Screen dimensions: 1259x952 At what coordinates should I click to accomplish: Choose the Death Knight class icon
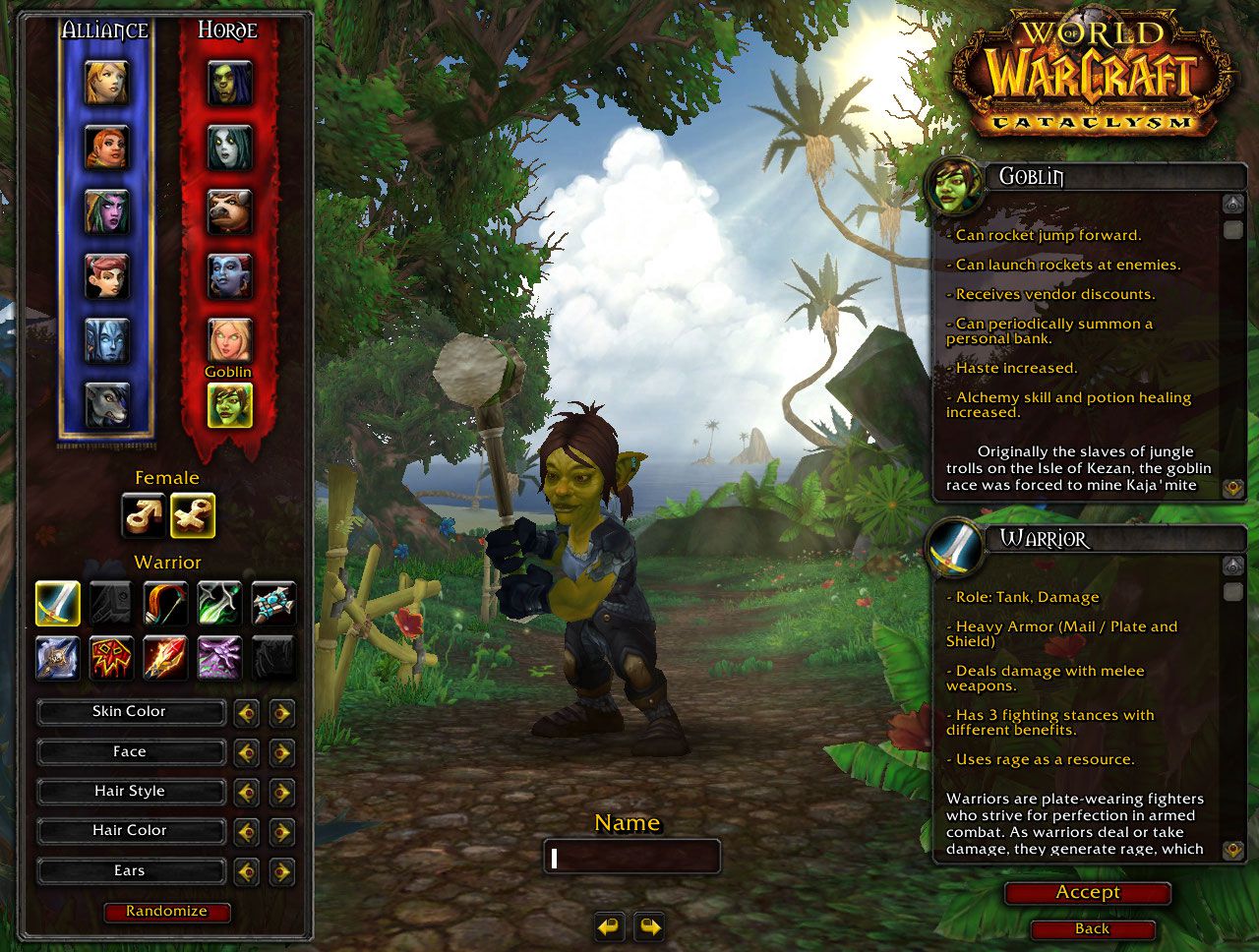(x=57, y=658)
